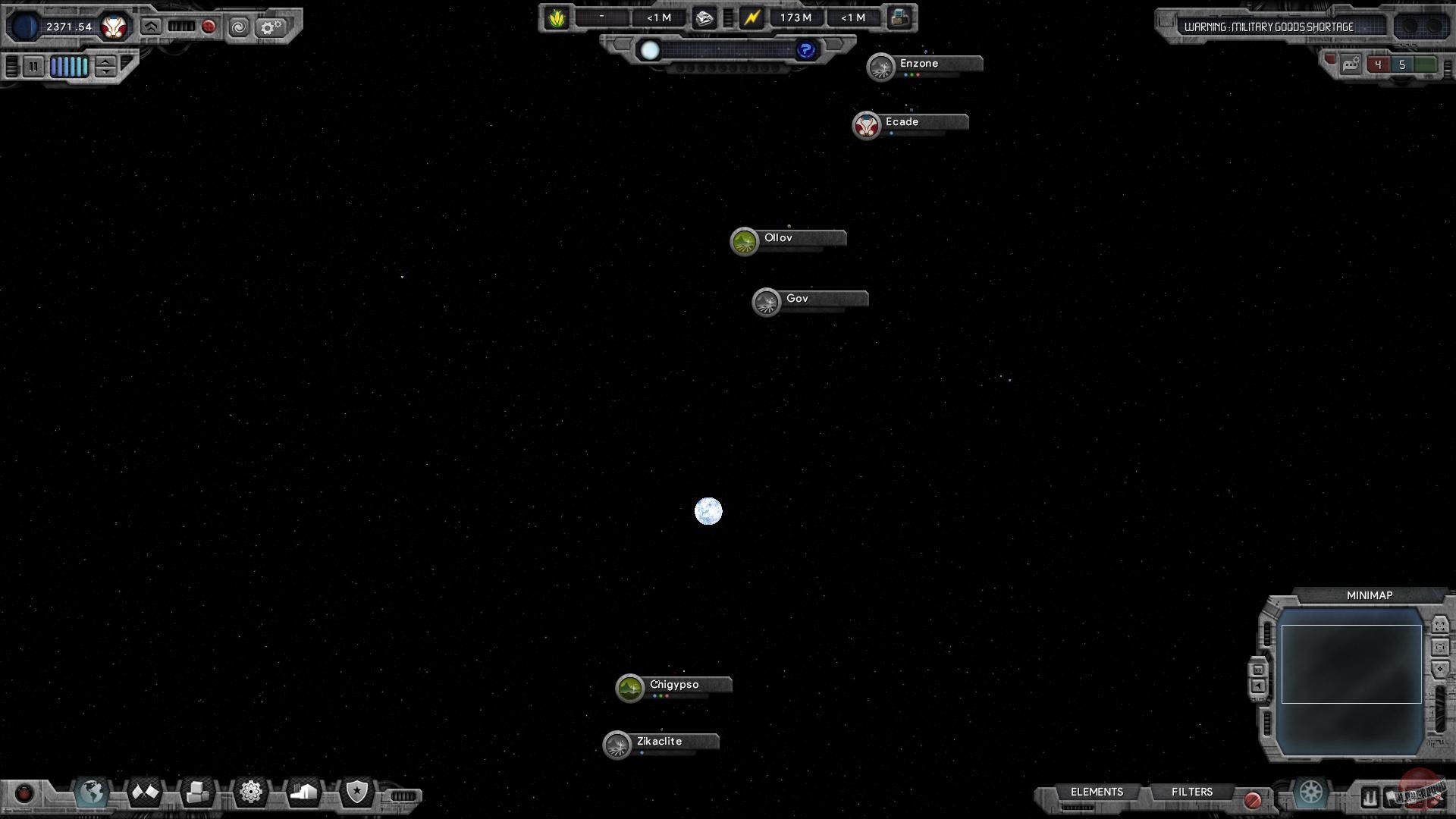Click the yellow lightning energy icon
This screenshot has width=1456, height=819.
click(x=752, y=17)
